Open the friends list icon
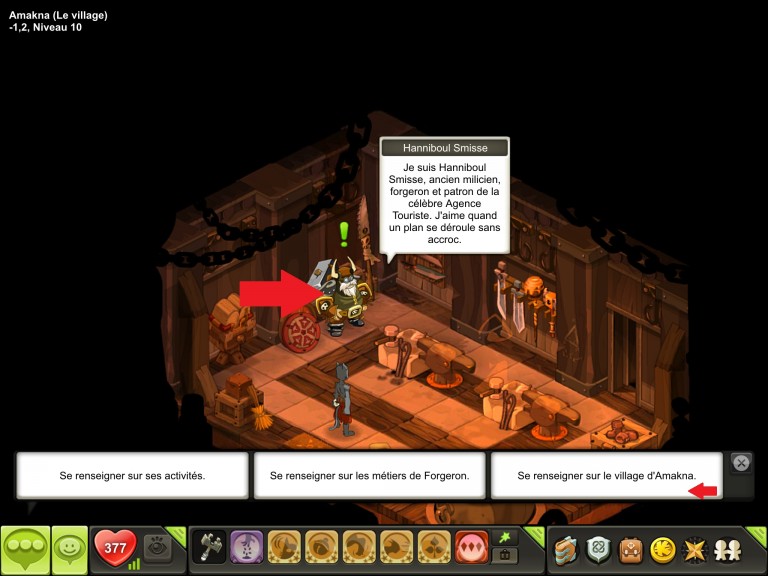Image resolution: width=768 pixels, height=576 pixels. coord(726,549)
